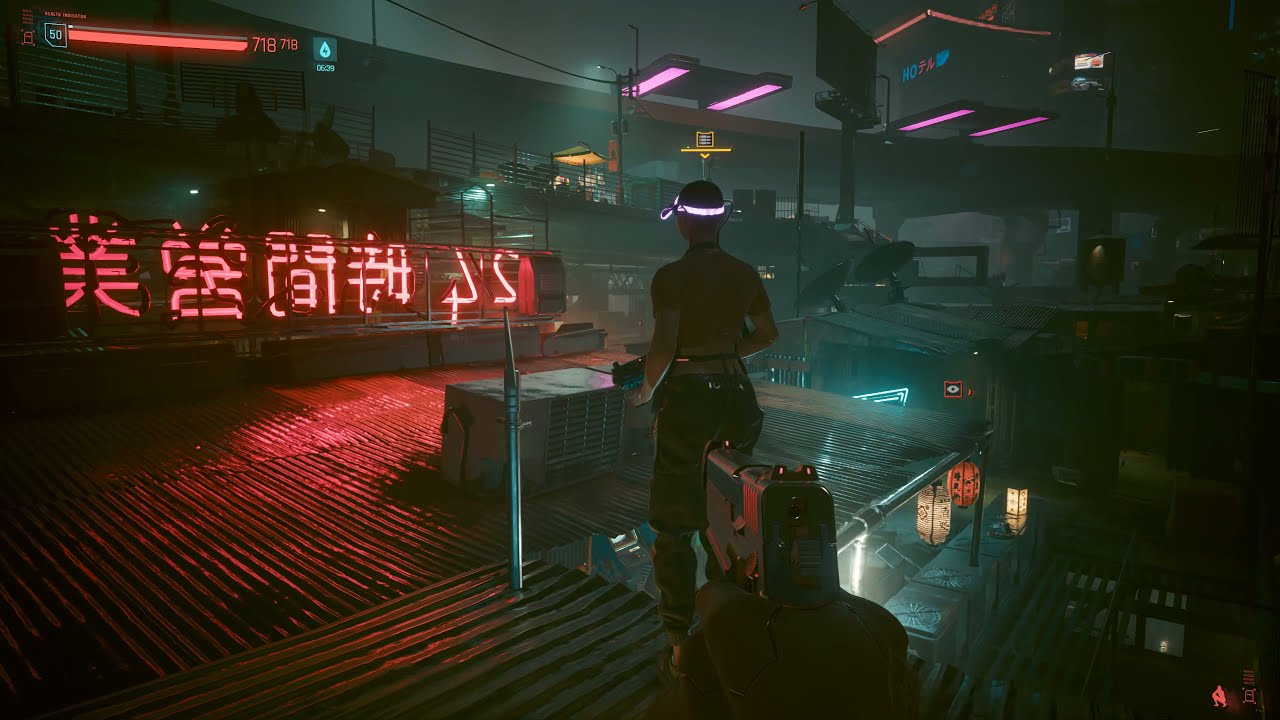The image size is (1280, 720).
Task: Select the blue stealth buff icon
Action: click(324, 48)
